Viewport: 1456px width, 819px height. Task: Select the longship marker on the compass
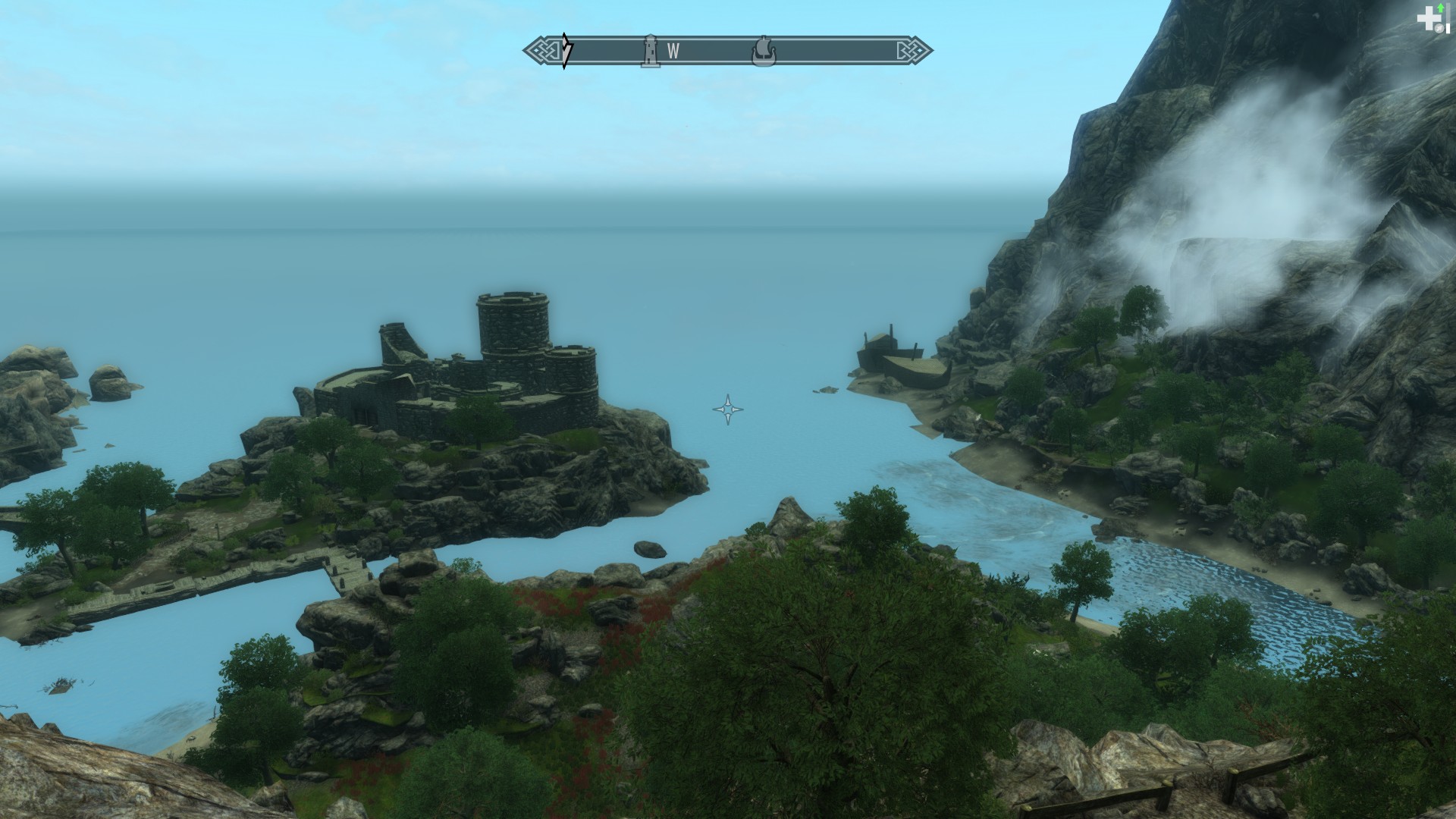click(764, 52)
